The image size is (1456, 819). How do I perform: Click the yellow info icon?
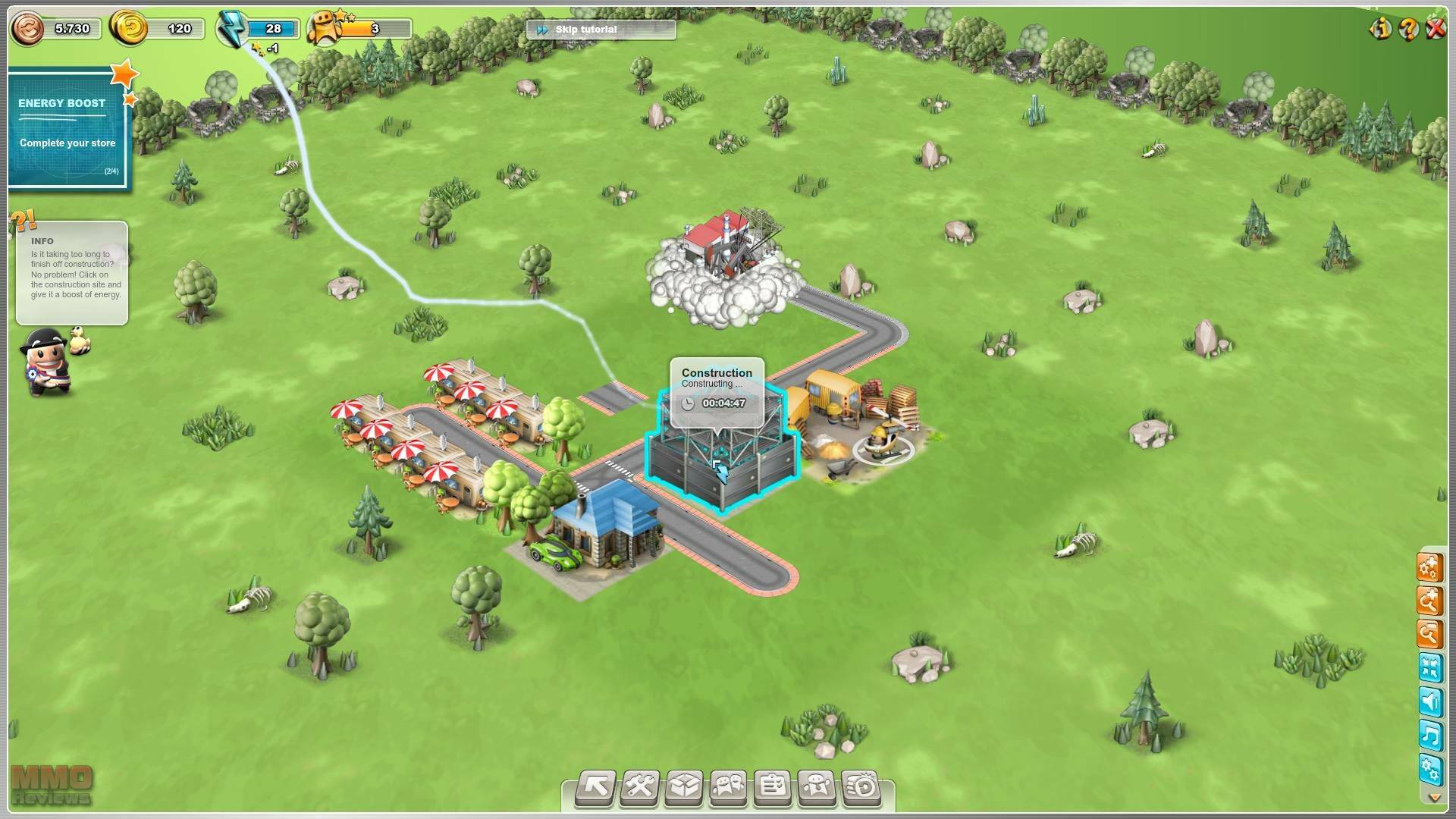click(x=1381, y=29)
